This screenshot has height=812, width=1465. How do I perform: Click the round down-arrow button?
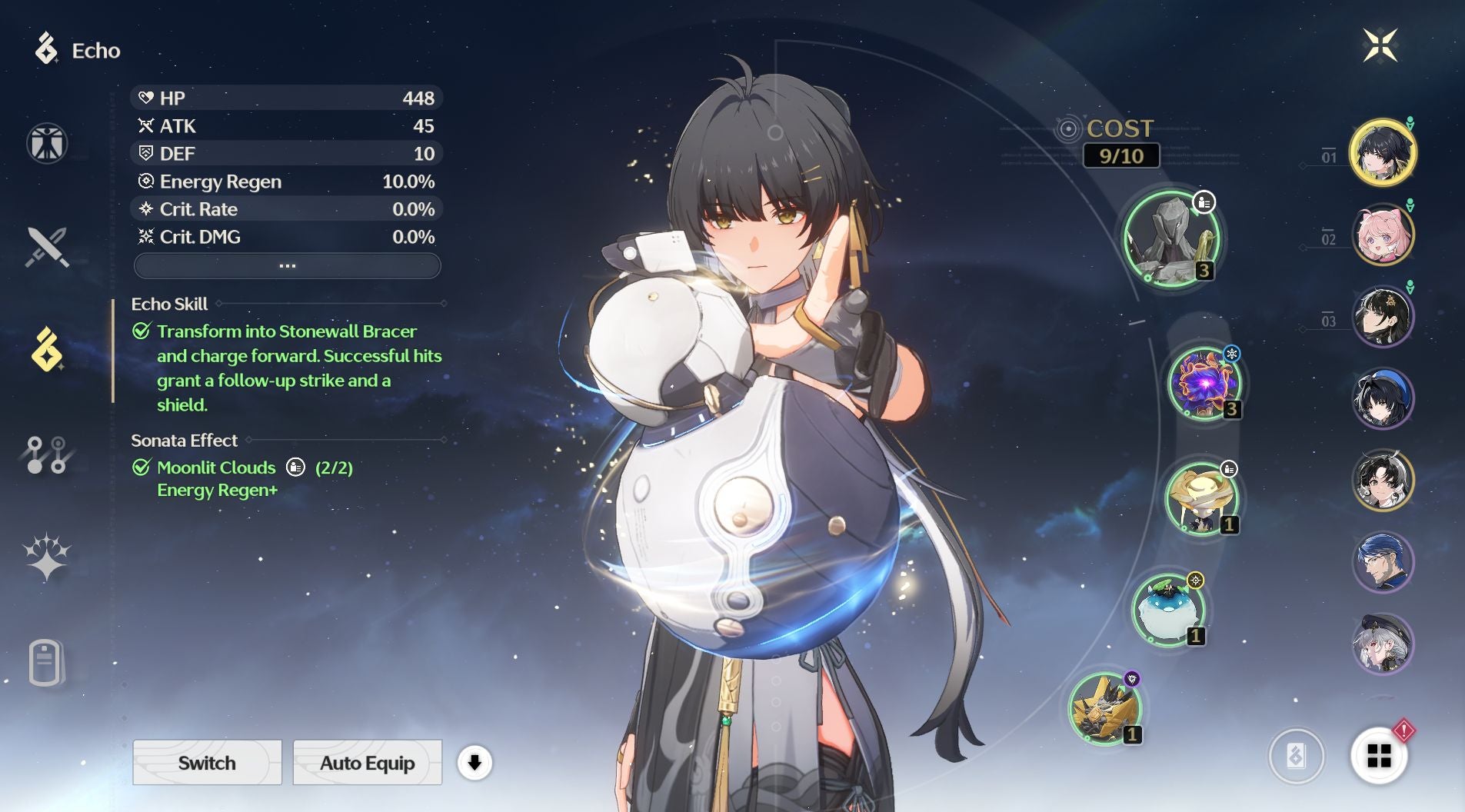click(474, 763)
